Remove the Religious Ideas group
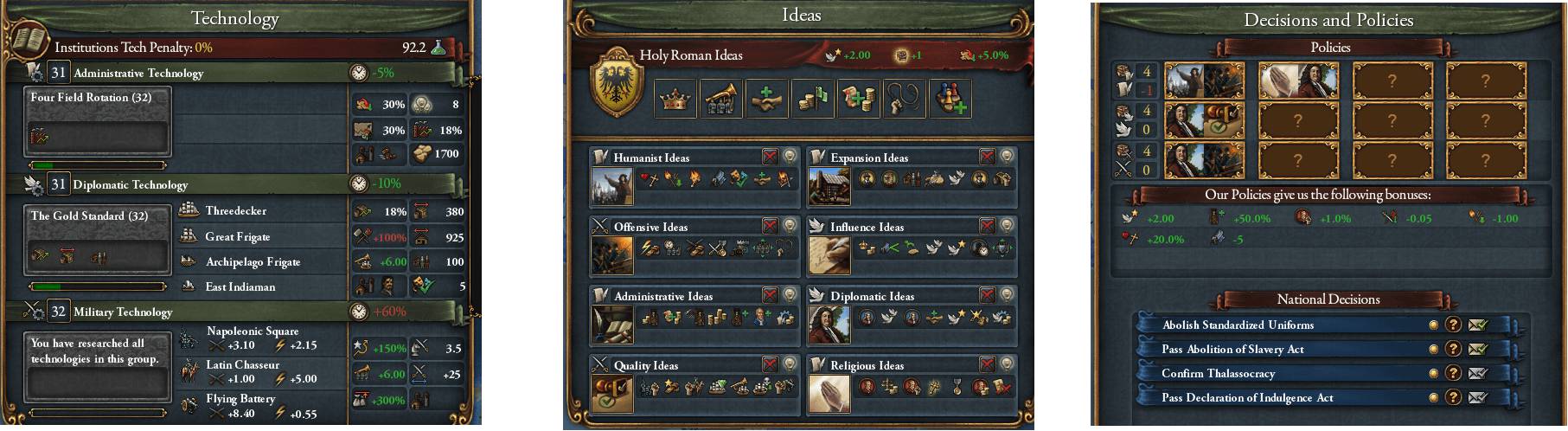The width and height of the screenshot is (1568, 431). (x=987, y=364)
